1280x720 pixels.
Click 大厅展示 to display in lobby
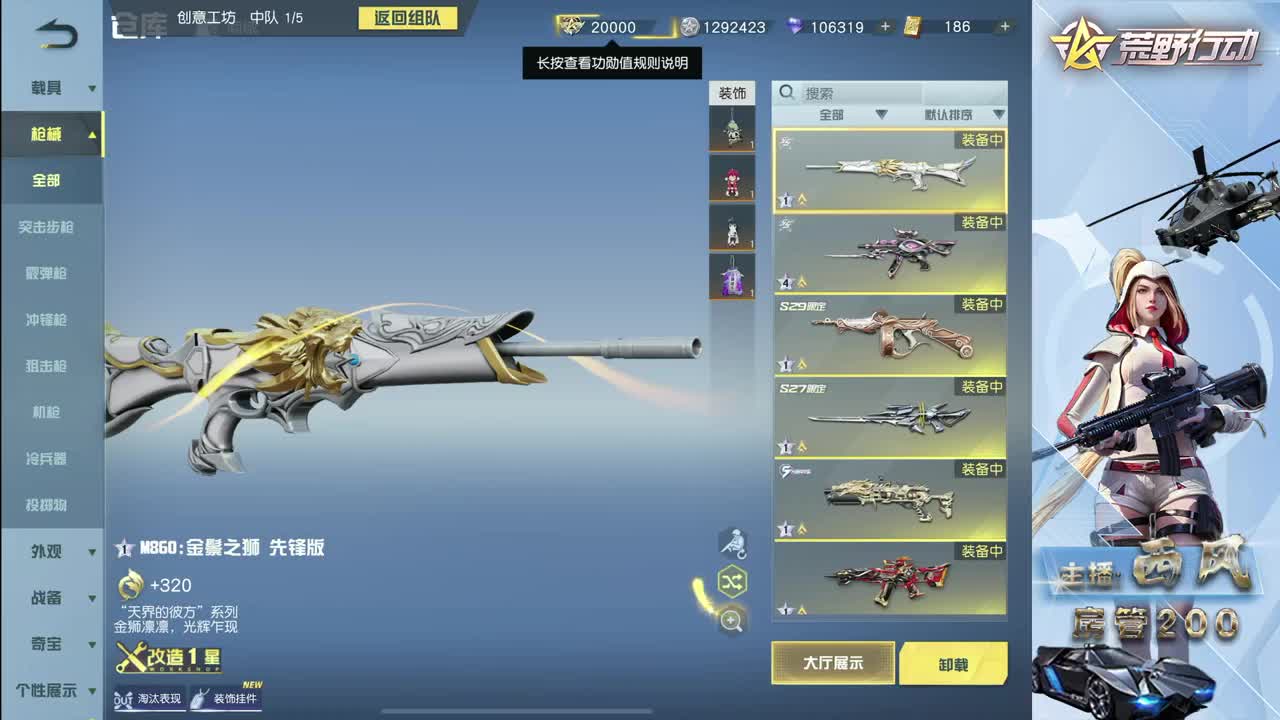[x=832, y=664]
